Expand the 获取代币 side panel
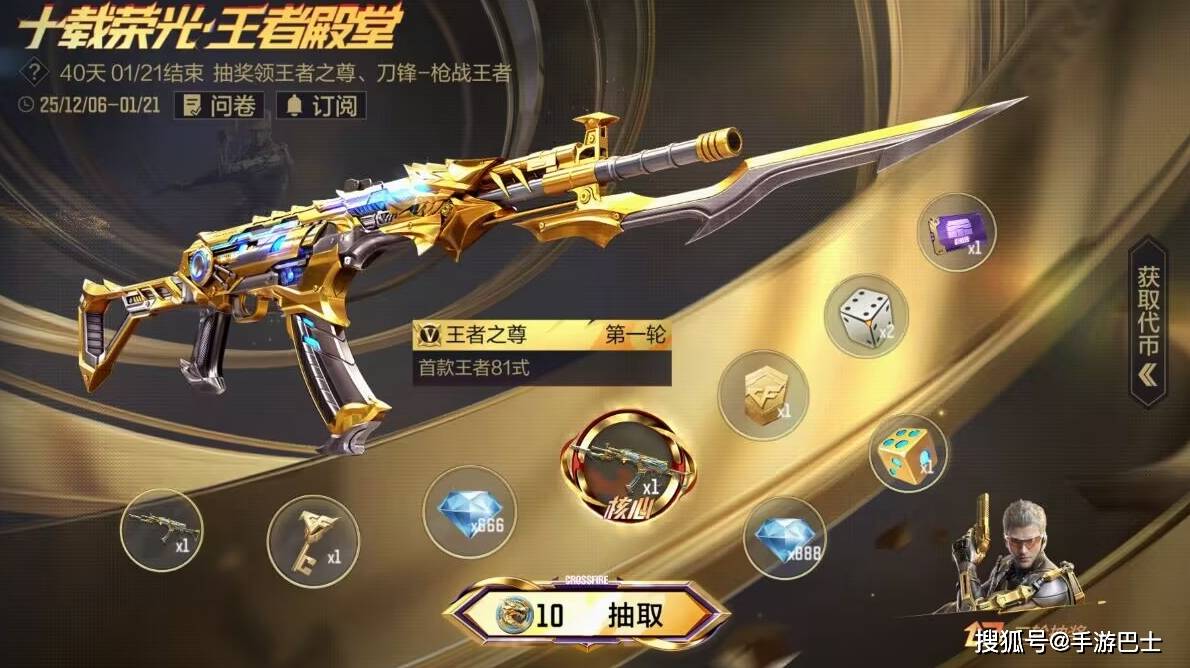1190x668 pixels. (x=1146, y=320)
